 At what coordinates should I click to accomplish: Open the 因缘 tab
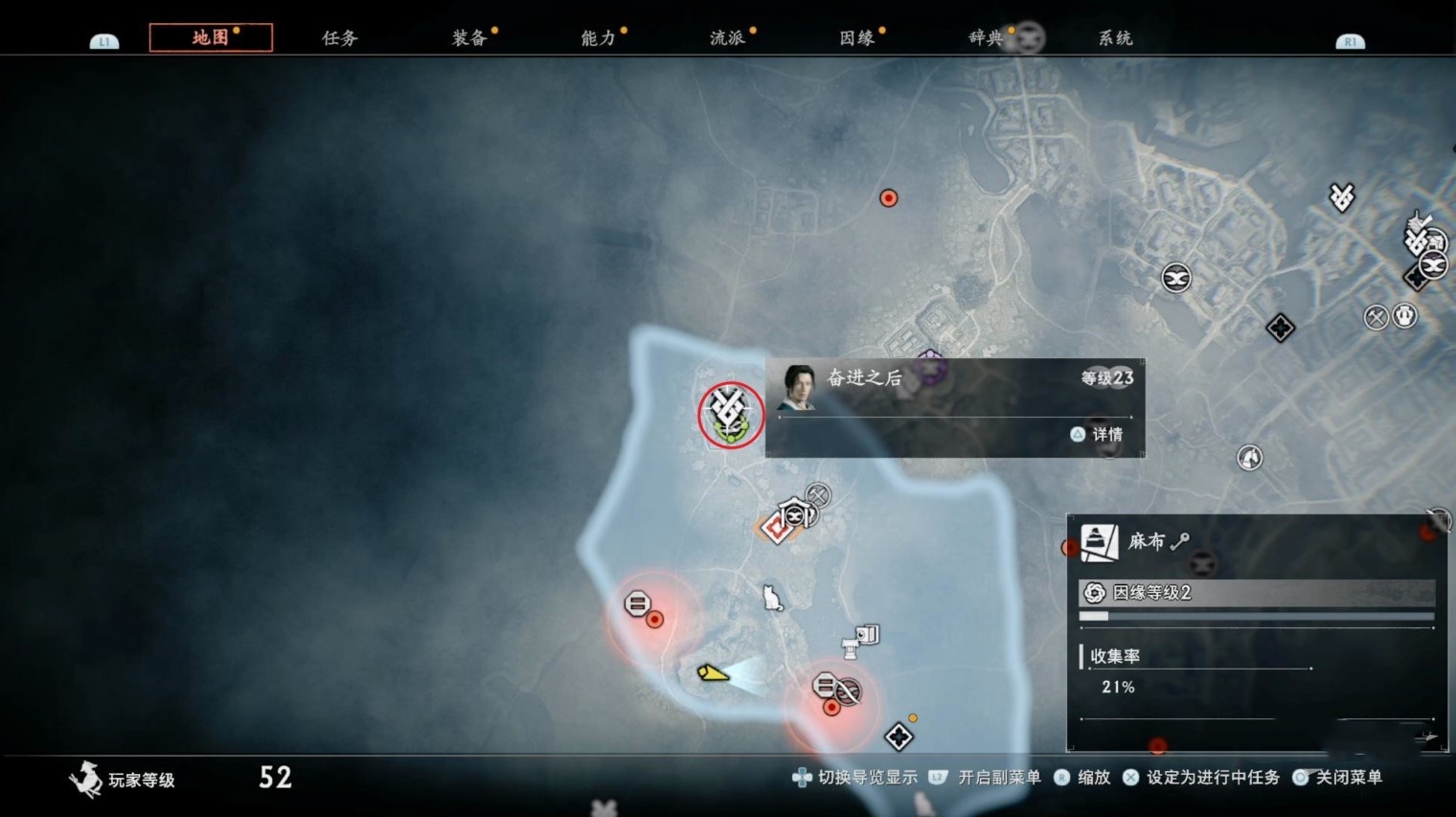pos(856,38)
